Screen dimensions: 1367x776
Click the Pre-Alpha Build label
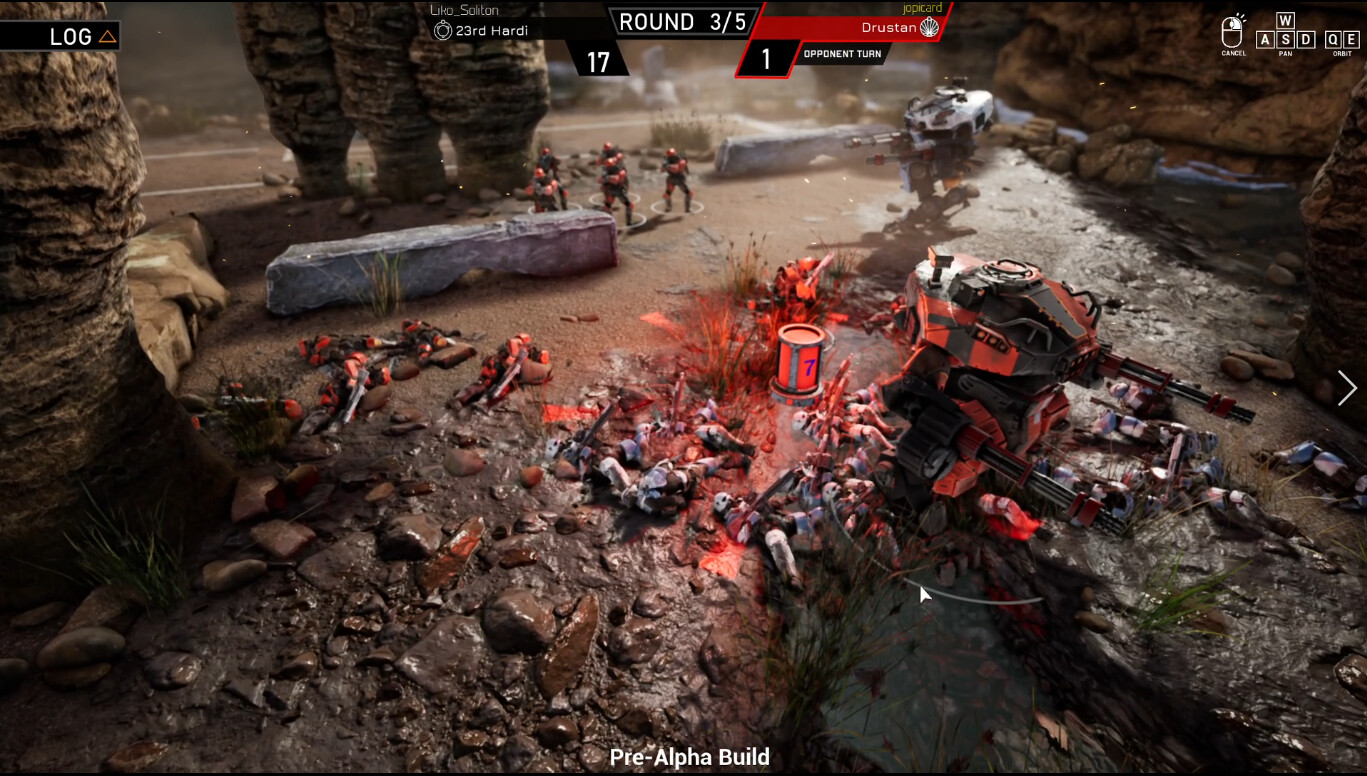click(x=688, y=757)
